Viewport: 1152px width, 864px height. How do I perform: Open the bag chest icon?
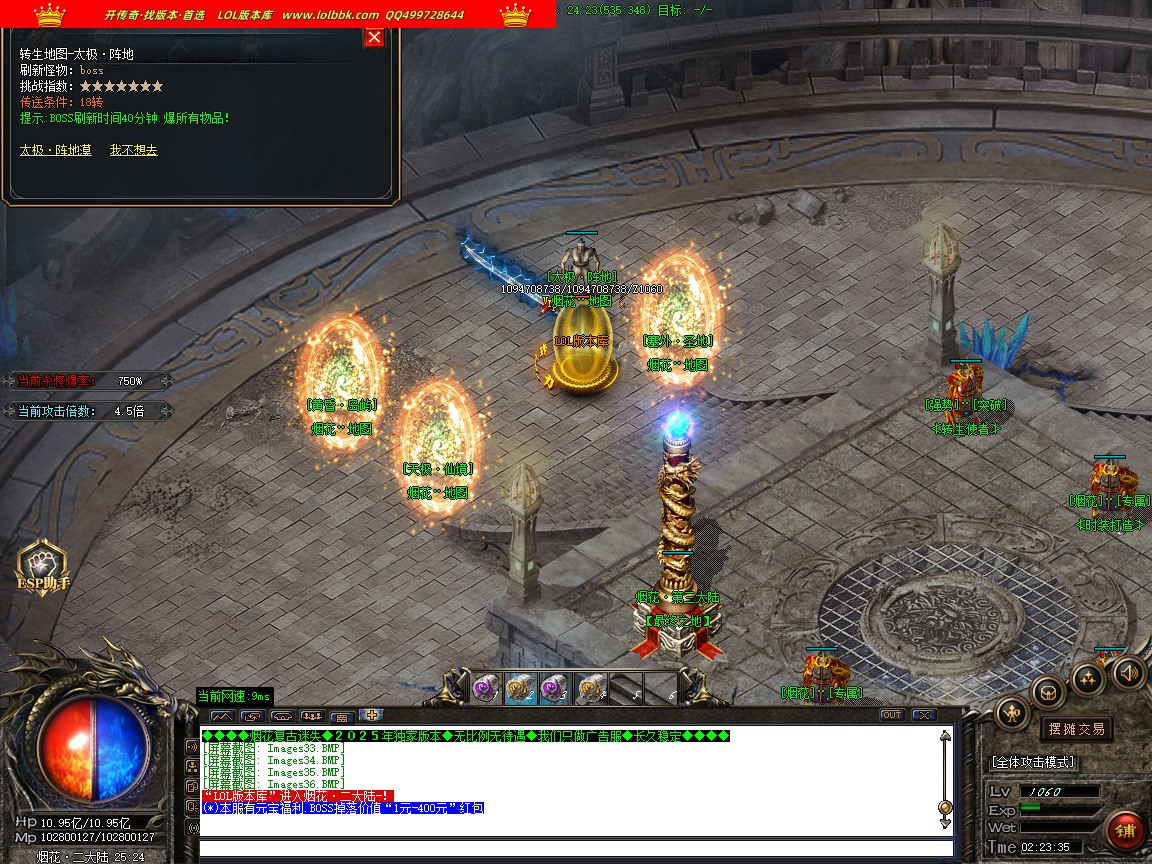tap(1048, 692)
